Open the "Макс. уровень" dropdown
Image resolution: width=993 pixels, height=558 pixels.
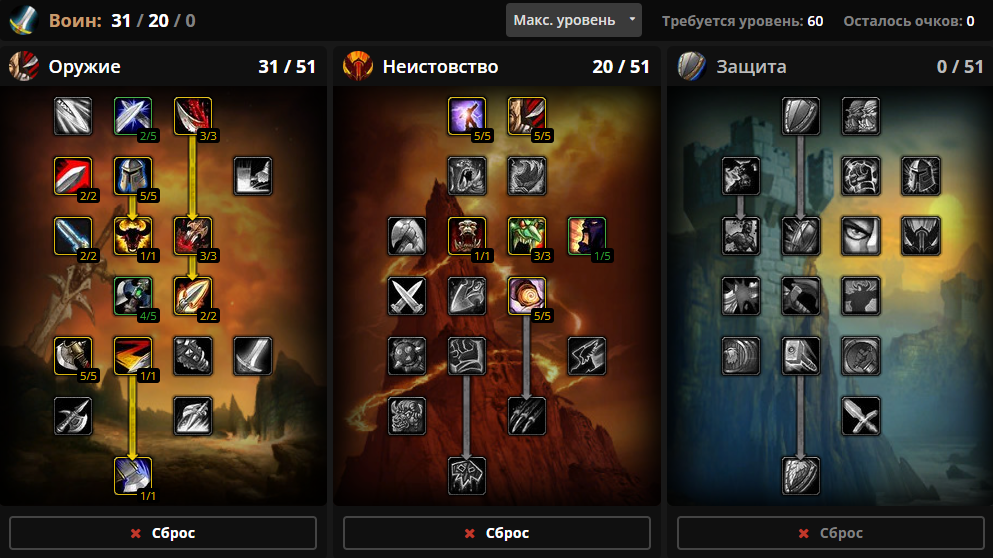[x=573, y=20]
